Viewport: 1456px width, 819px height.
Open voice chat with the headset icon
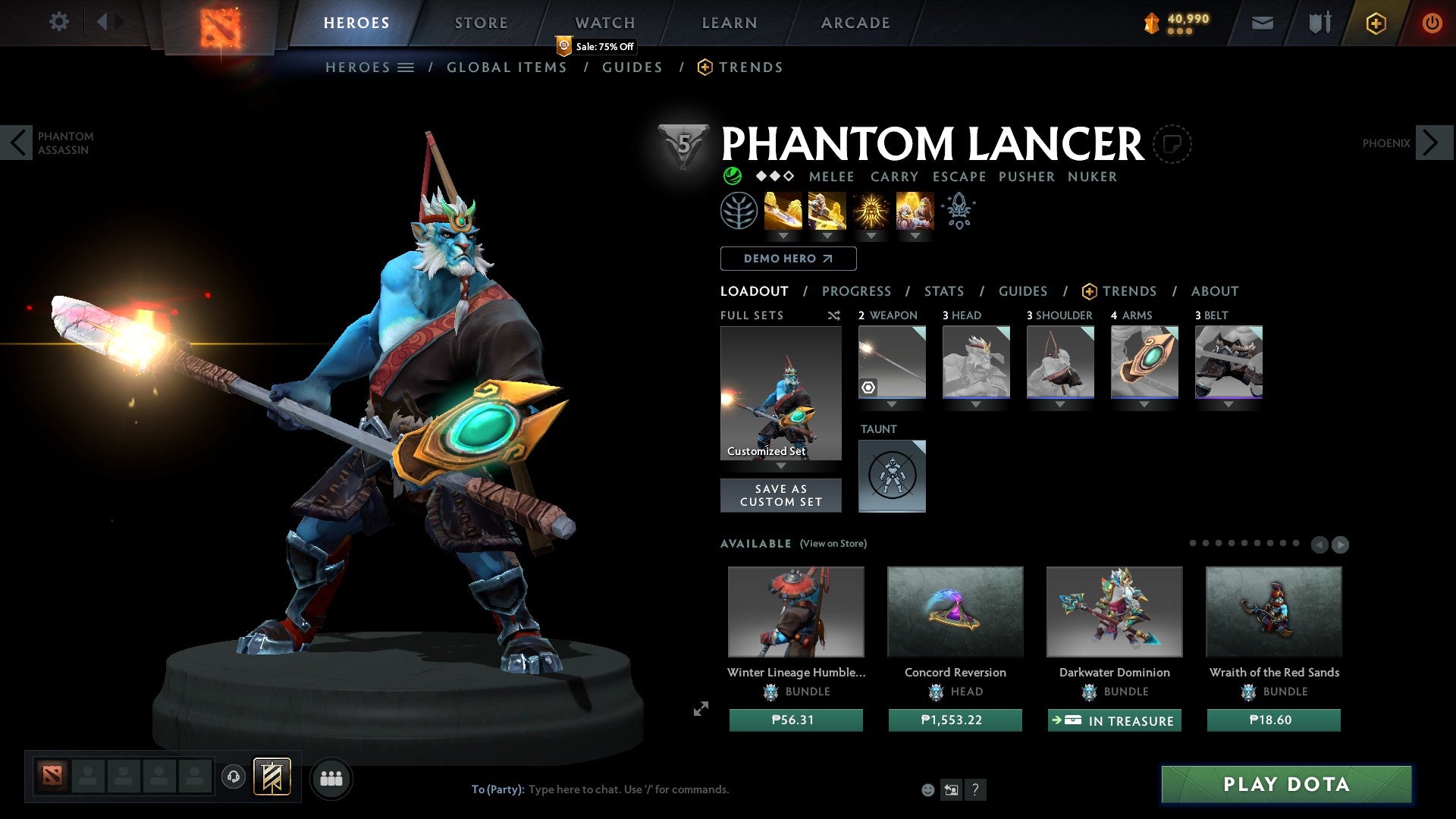point(234,778)
